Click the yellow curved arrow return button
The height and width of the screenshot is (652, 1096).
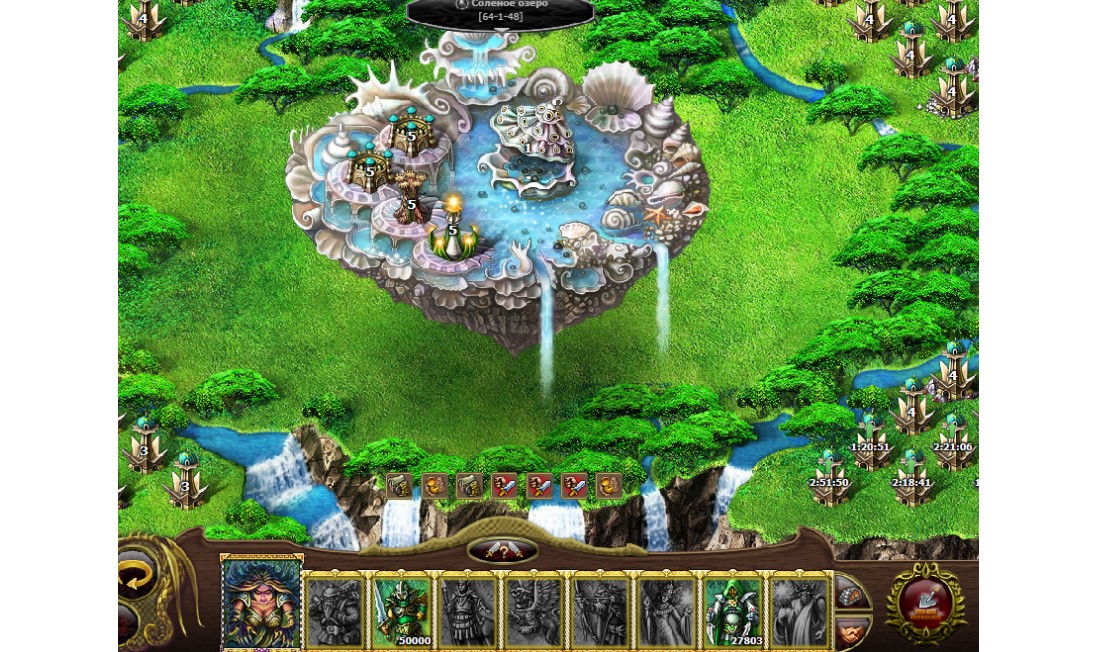click(137, 577)
